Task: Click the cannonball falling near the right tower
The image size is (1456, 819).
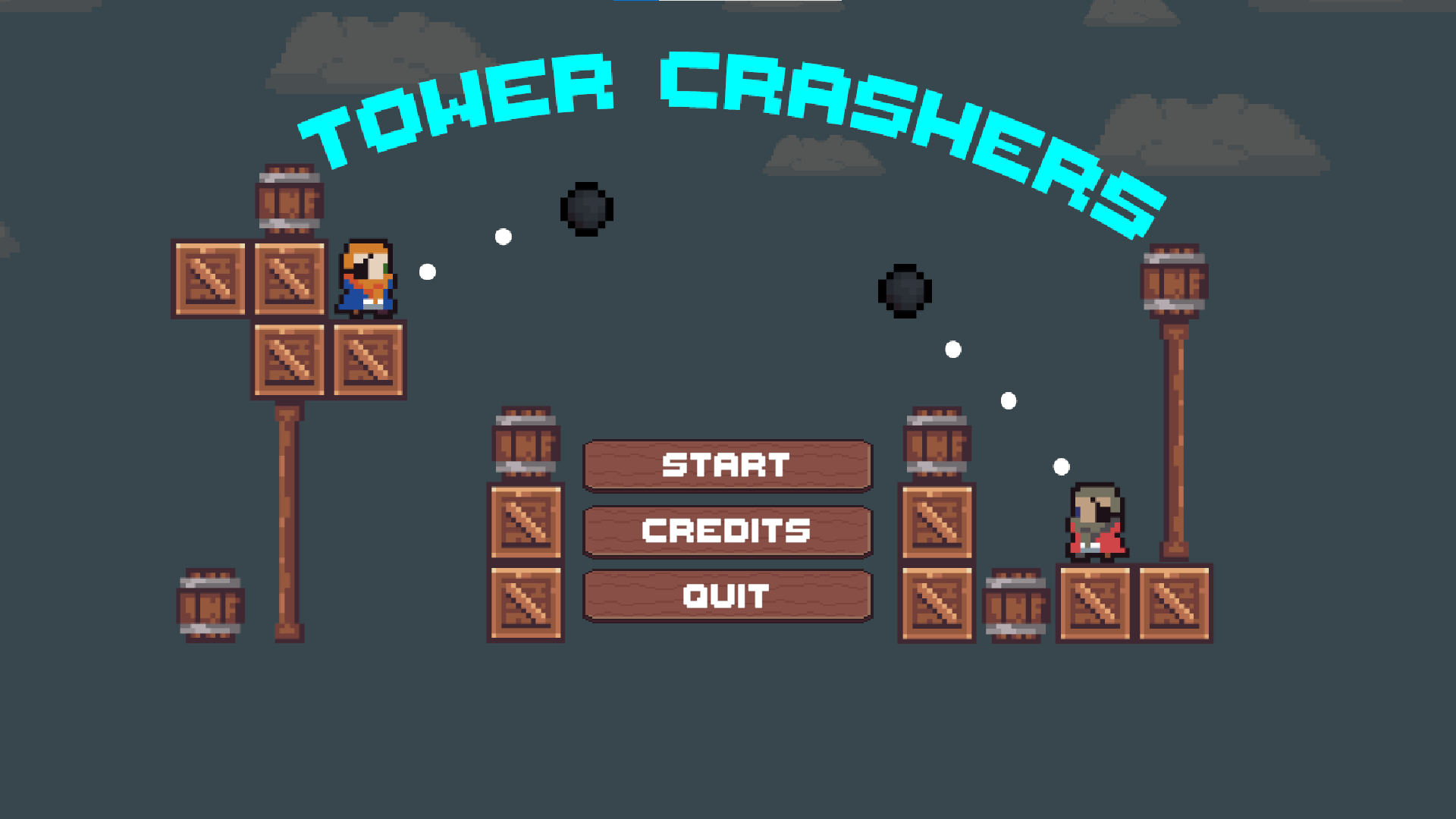Action: point(905,290)
